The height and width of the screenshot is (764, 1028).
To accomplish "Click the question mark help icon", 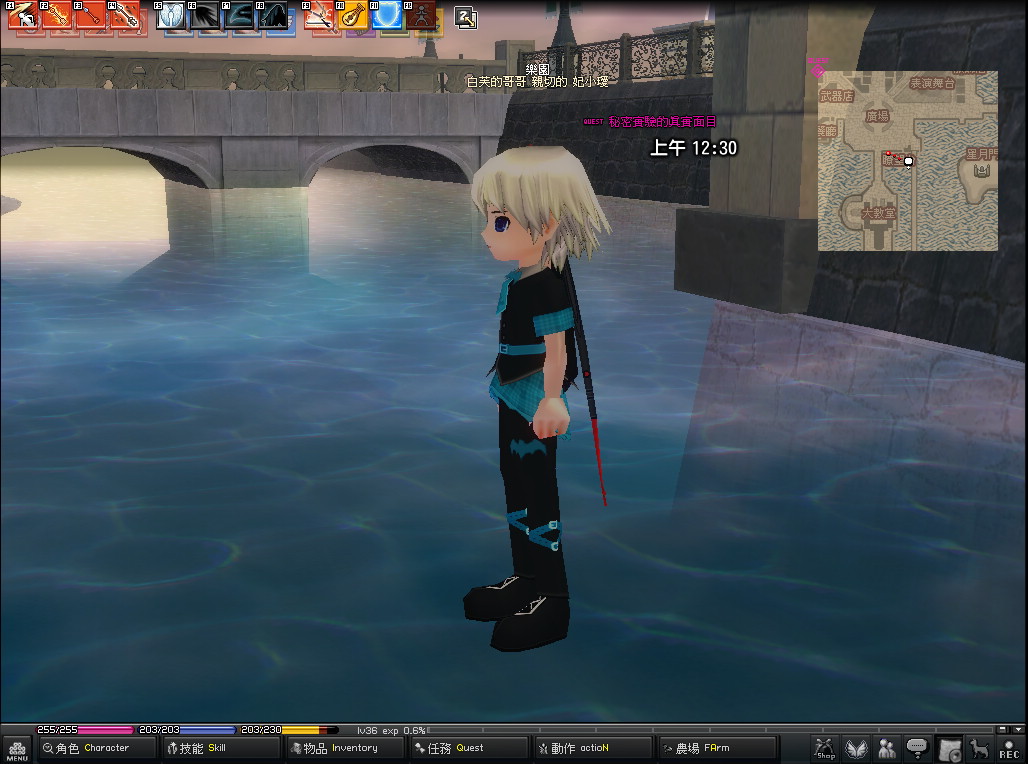I will pos(466,16).
